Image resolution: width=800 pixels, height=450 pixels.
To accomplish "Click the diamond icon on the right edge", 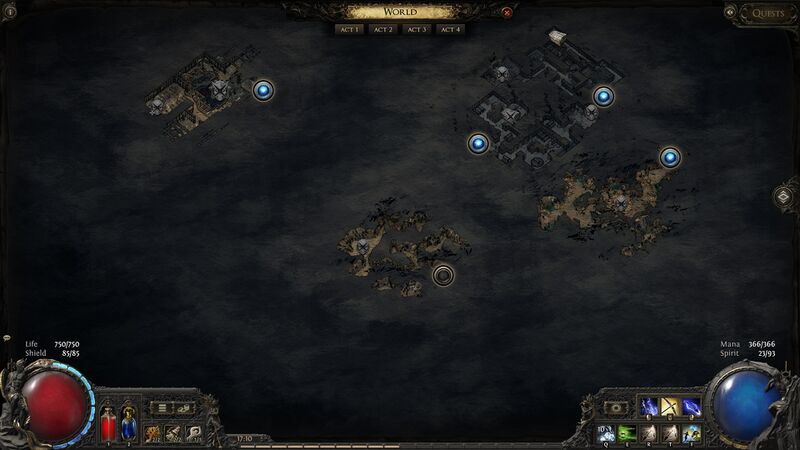I will pyautogui.click(x=786, y=196).
